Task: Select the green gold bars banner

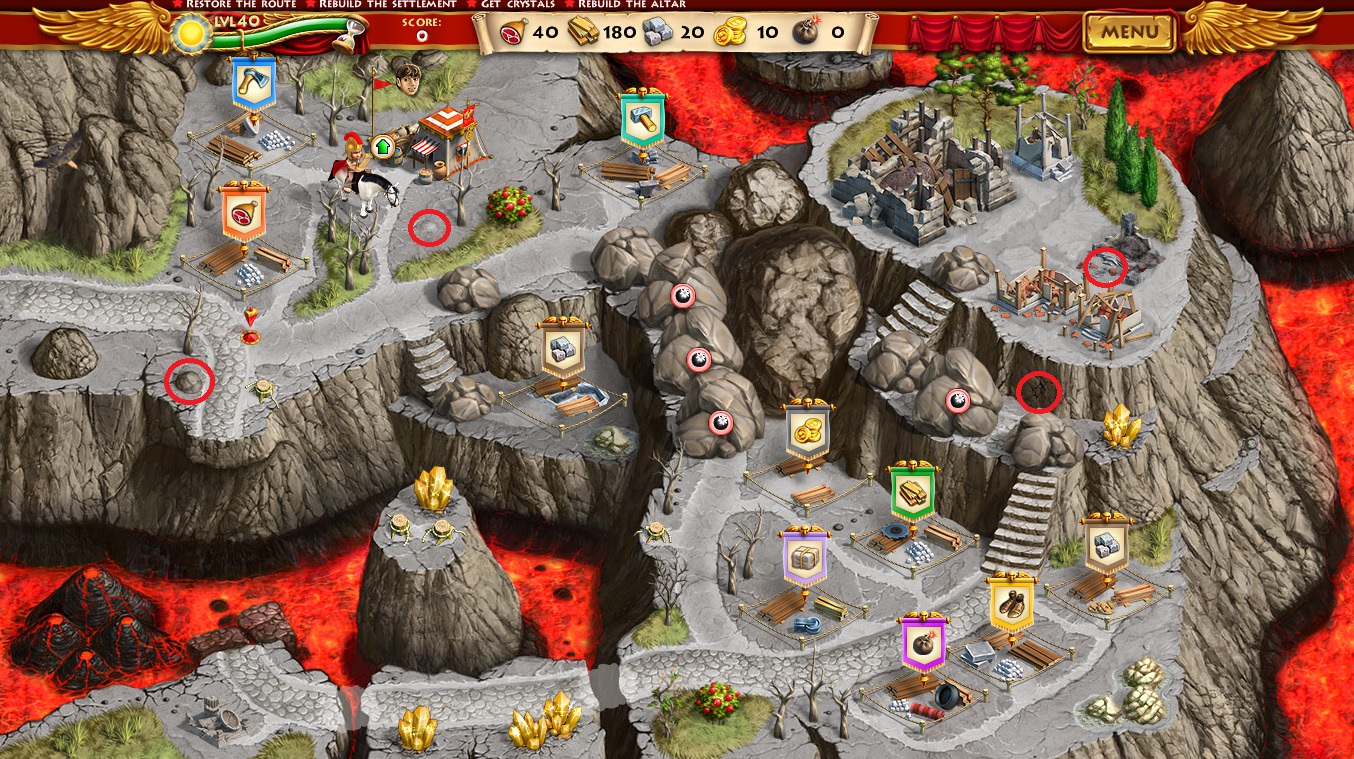Action: coord(912,492)
